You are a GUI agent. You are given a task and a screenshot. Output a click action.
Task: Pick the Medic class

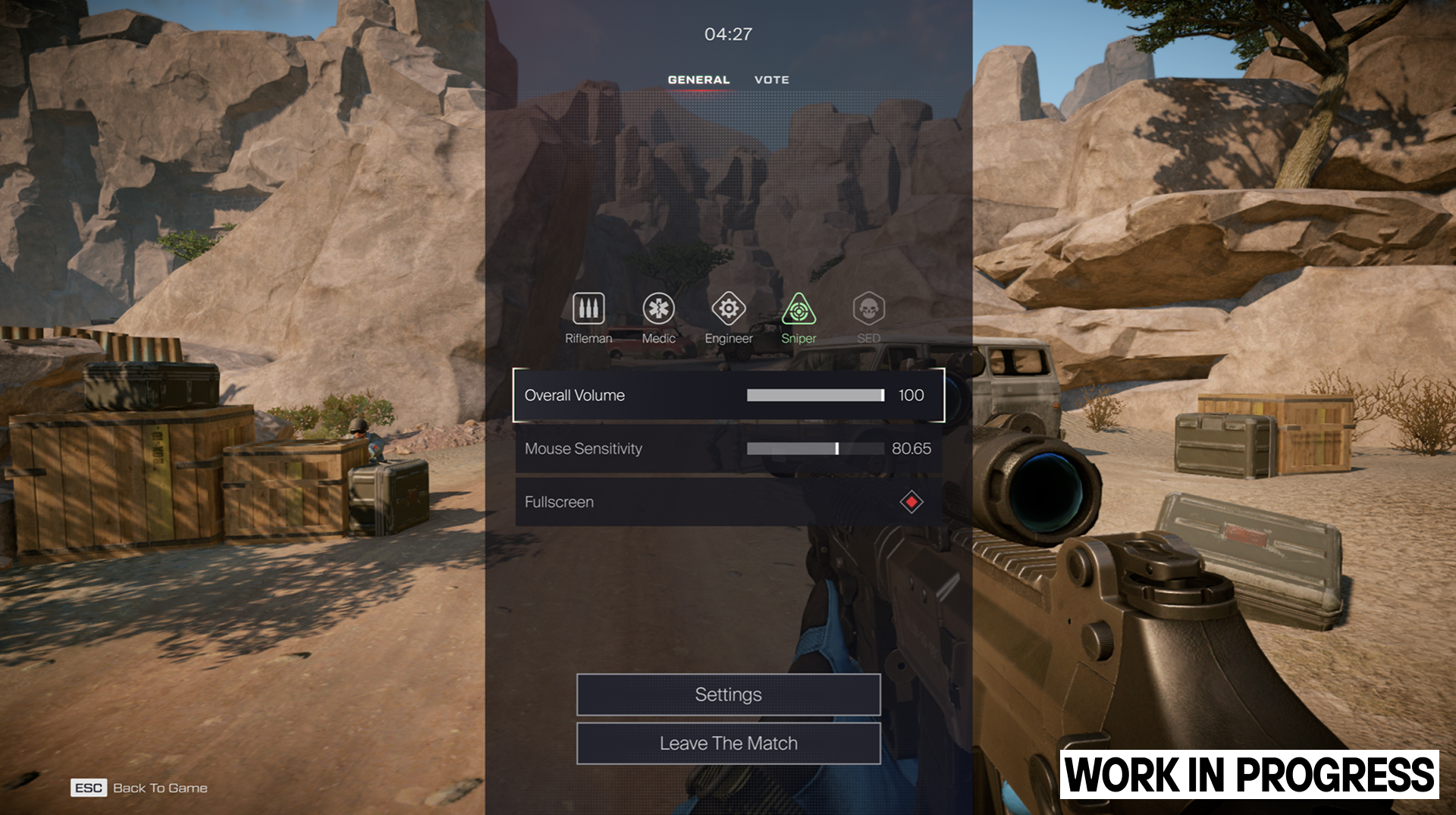click(x=658, y=309)
